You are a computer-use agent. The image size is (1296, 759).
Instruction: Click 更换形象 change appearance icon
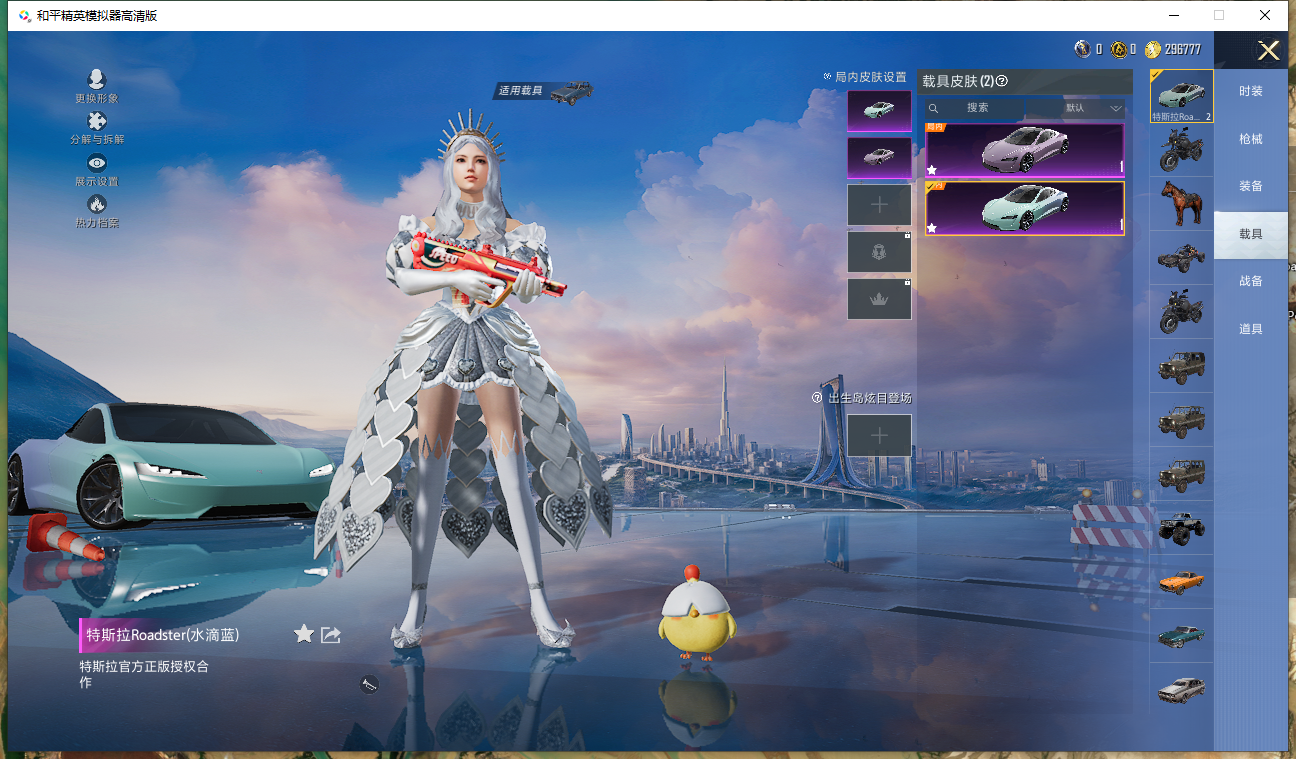[x=97, y=80]
